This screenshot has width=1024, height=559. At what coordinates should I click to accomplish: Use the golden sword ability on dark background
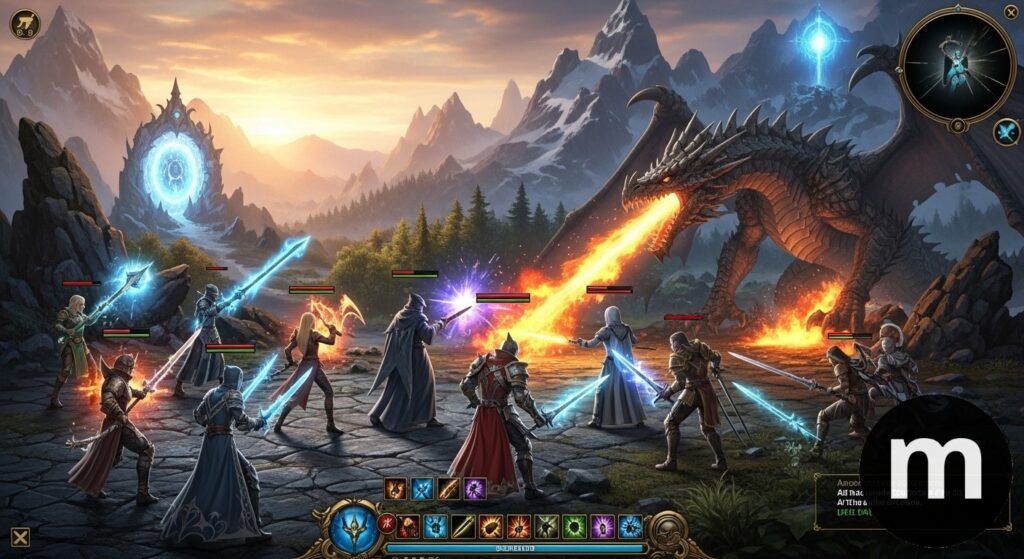463,527
